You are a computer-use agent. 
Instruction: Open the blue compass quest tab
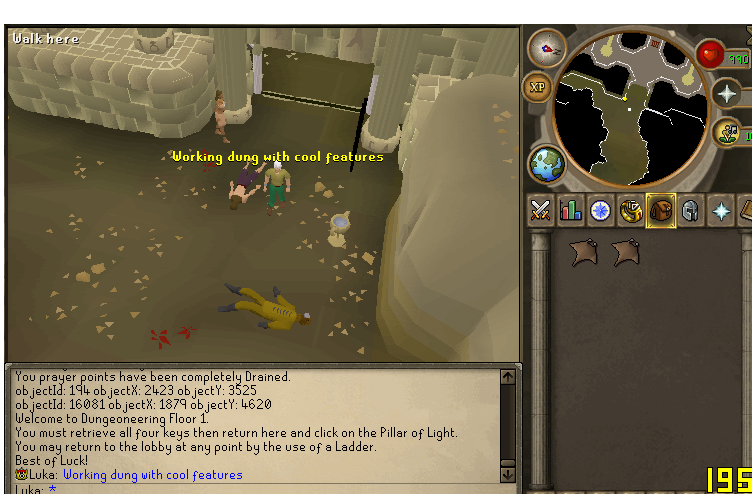601,211
